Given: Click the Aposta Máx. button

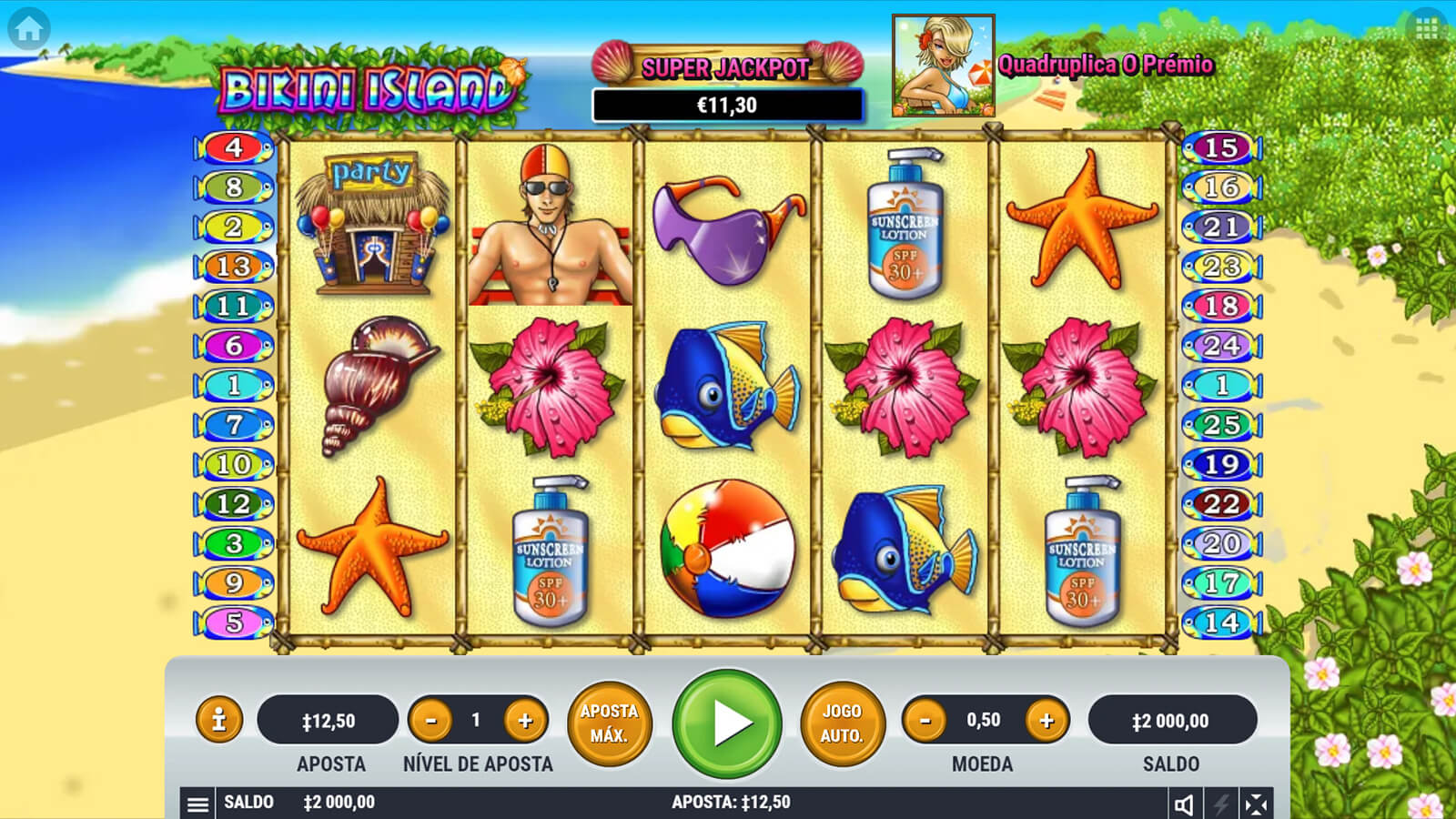Looking at the screenshot, I should pyautogui.click(x=610, y=723).
